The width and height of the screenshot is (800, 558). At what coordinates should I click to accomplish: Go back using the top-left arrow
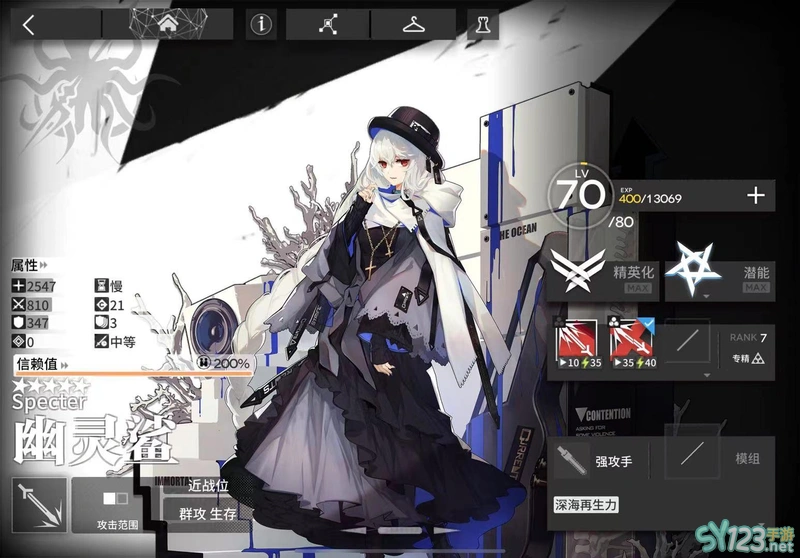(28, 25)
